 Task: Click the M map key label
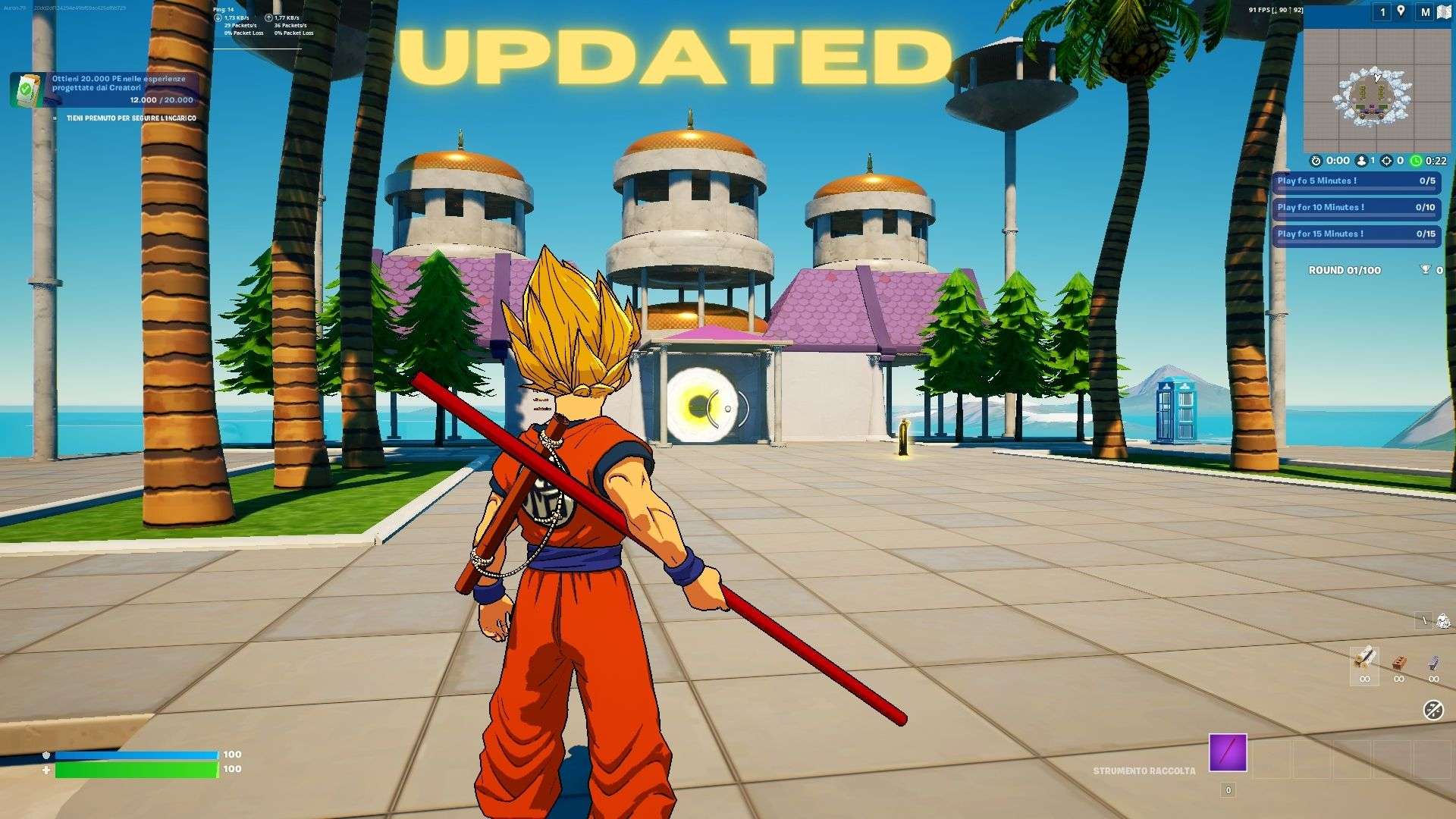1426,12
